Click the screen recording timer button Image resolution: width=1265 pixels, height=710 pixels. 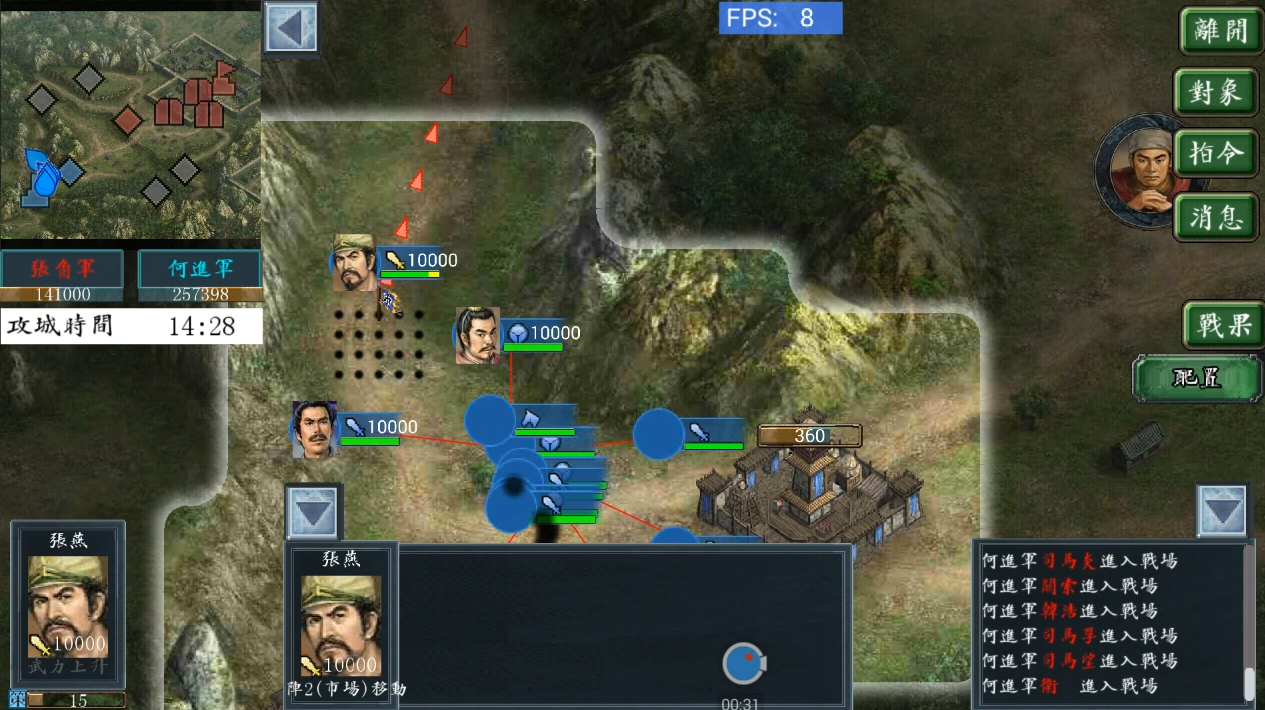(x=742, y=664)
